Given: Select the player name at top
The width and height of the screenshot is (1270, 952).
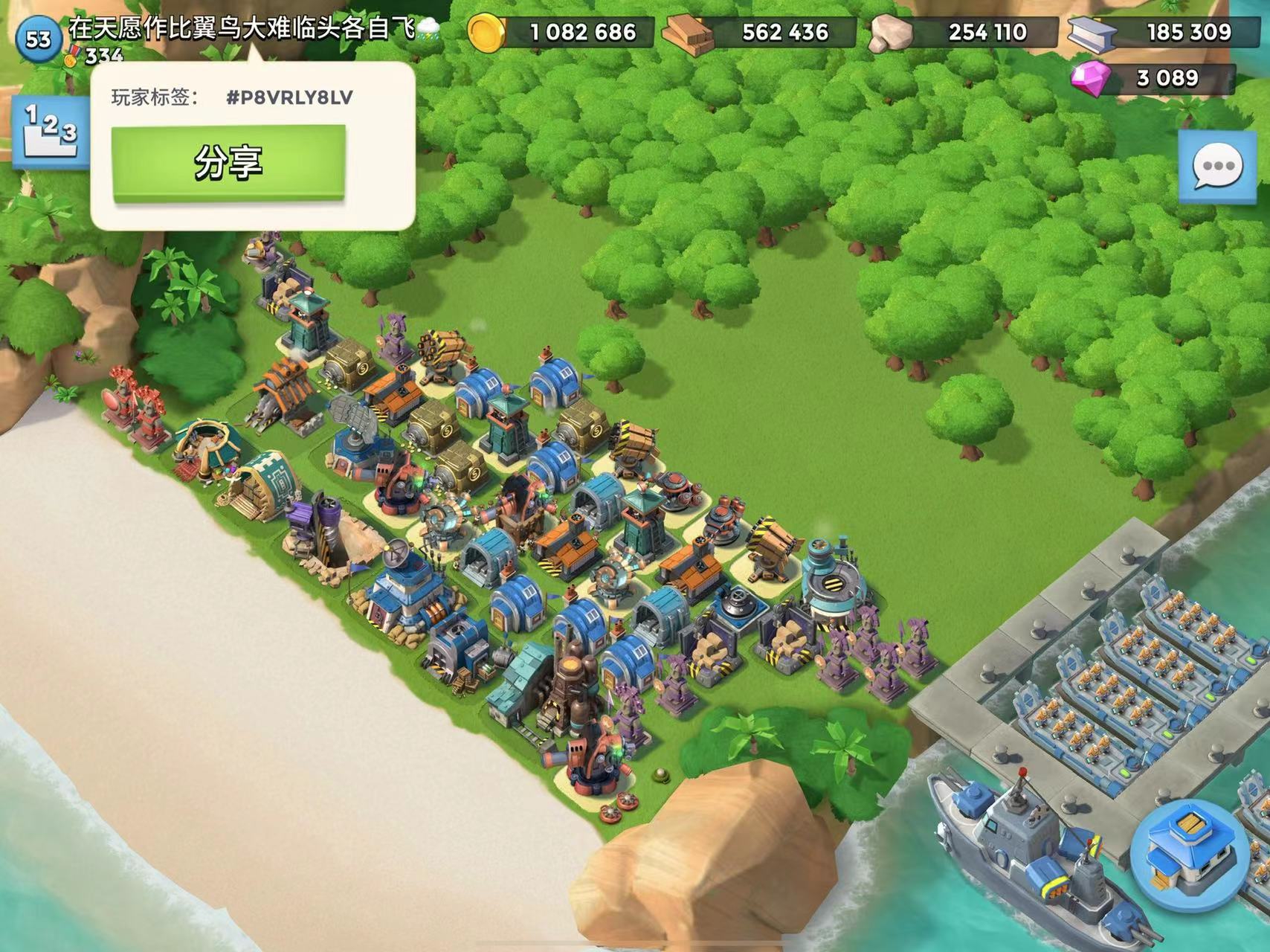Looking at the screenshot, I should 253,28.
